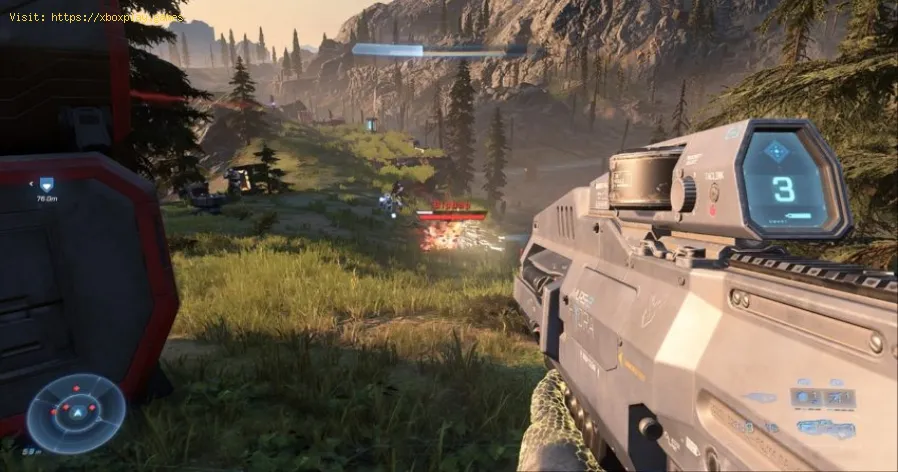Click the motion tracker radar

(x=76, y=412)
